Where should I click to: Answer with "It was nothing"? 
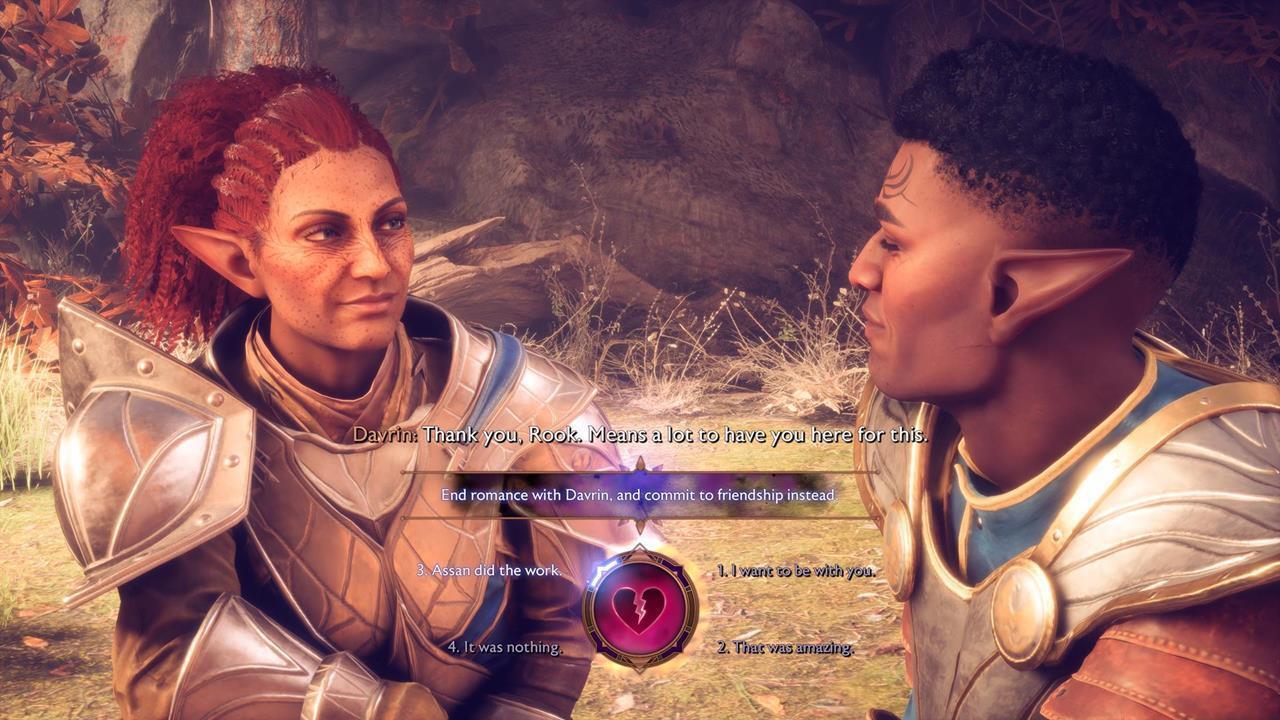504,647
